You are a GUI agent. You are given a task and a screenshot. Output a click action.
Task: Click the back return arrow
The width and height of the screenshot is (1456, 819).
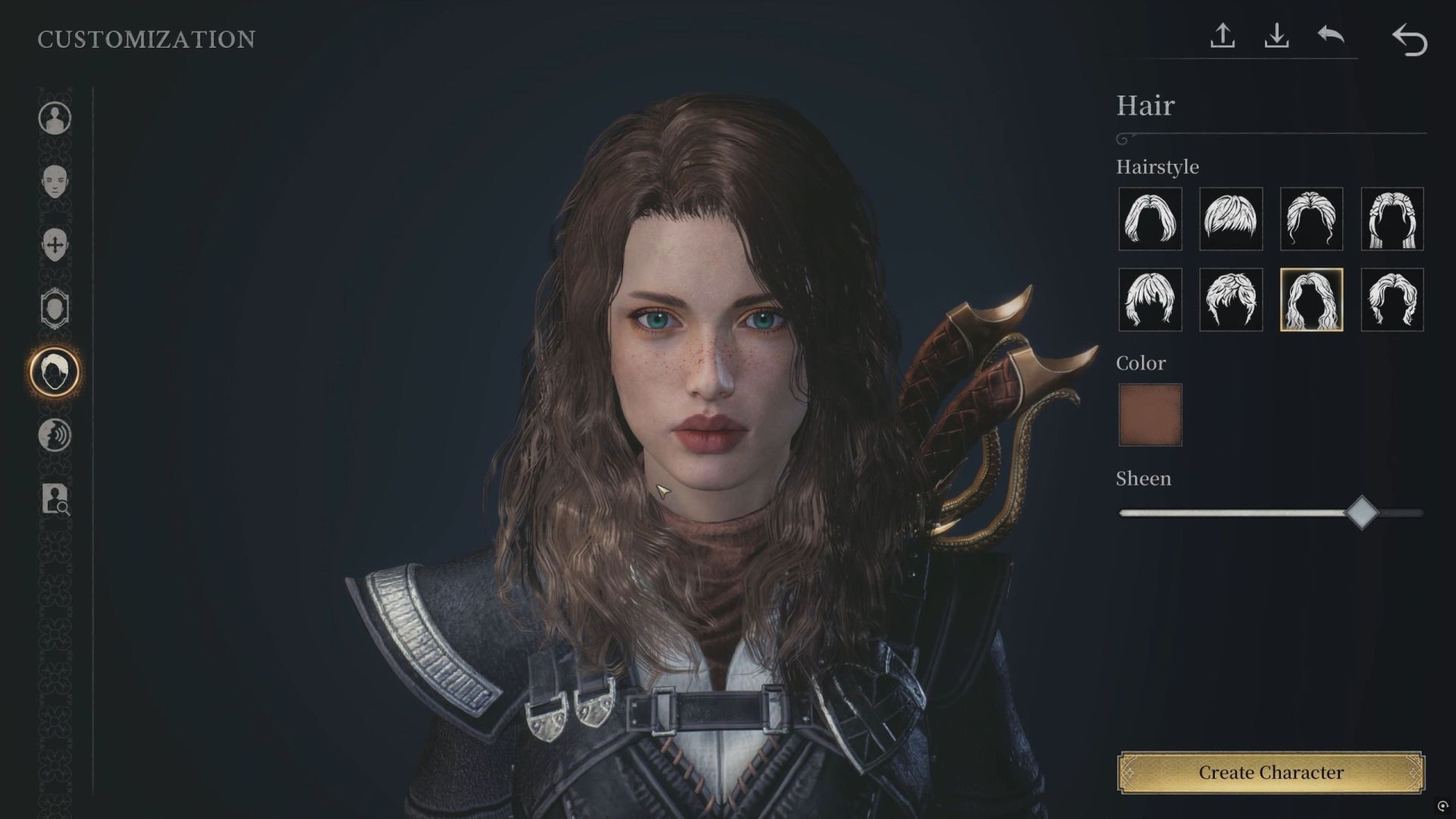[x=1412, y=38]
